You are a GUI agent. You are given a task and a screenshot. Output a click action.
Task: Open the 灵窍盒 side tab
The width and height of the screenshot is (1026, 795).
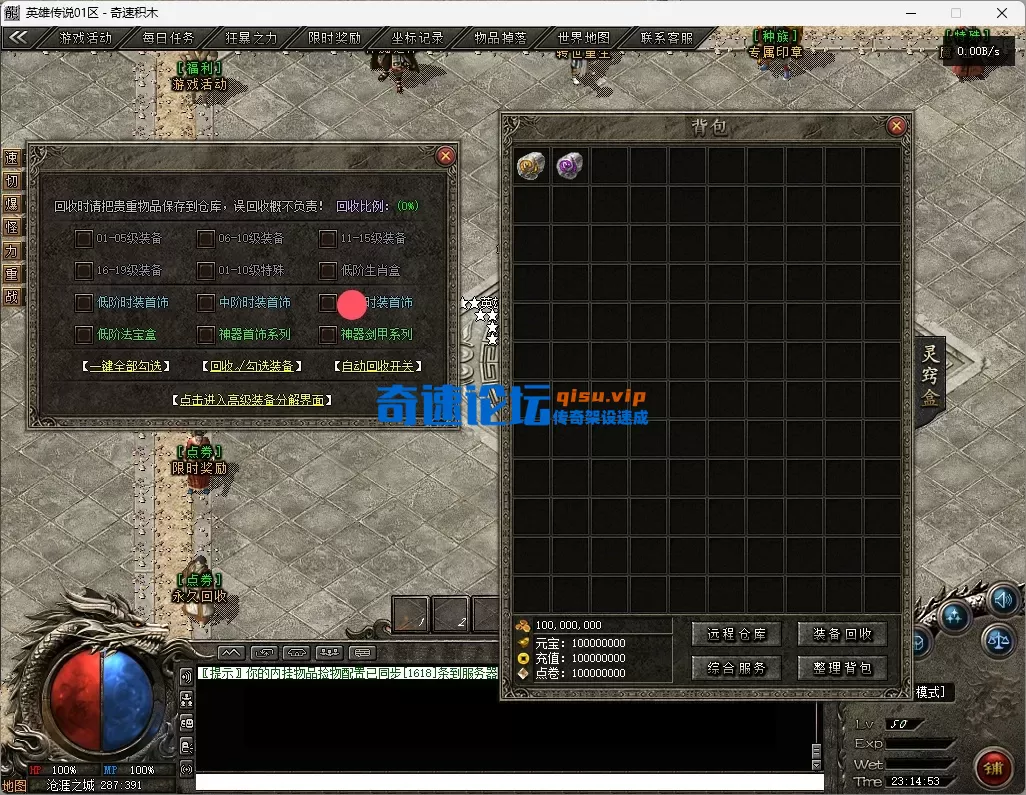click(931, 375)
